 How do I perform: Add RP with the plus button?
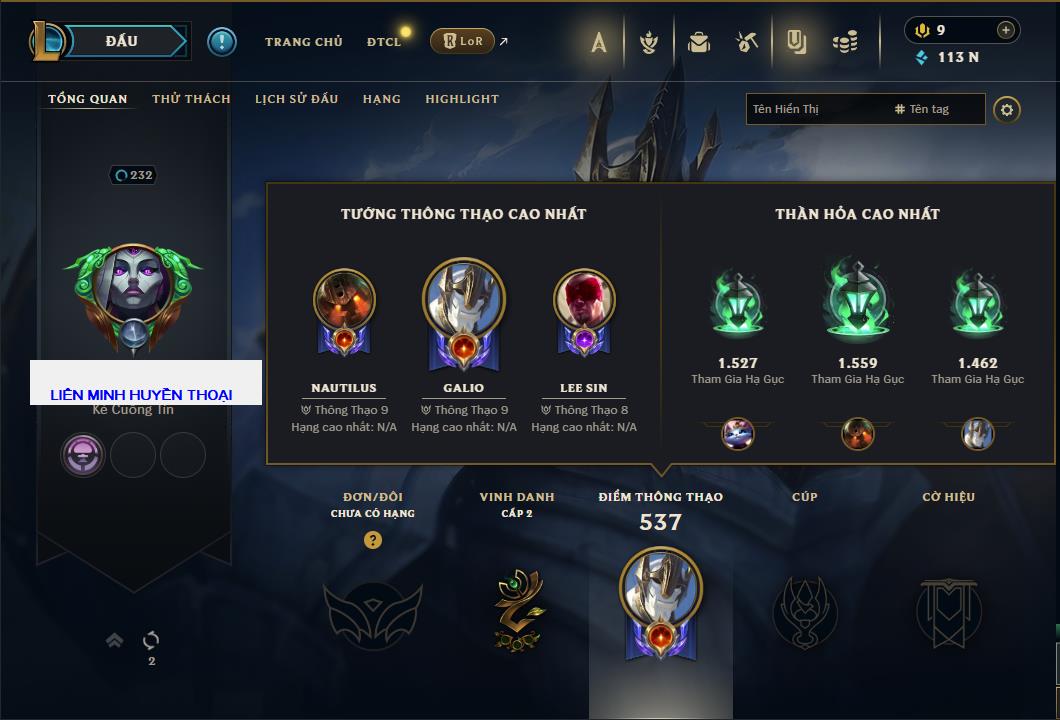click(1005, 30)
